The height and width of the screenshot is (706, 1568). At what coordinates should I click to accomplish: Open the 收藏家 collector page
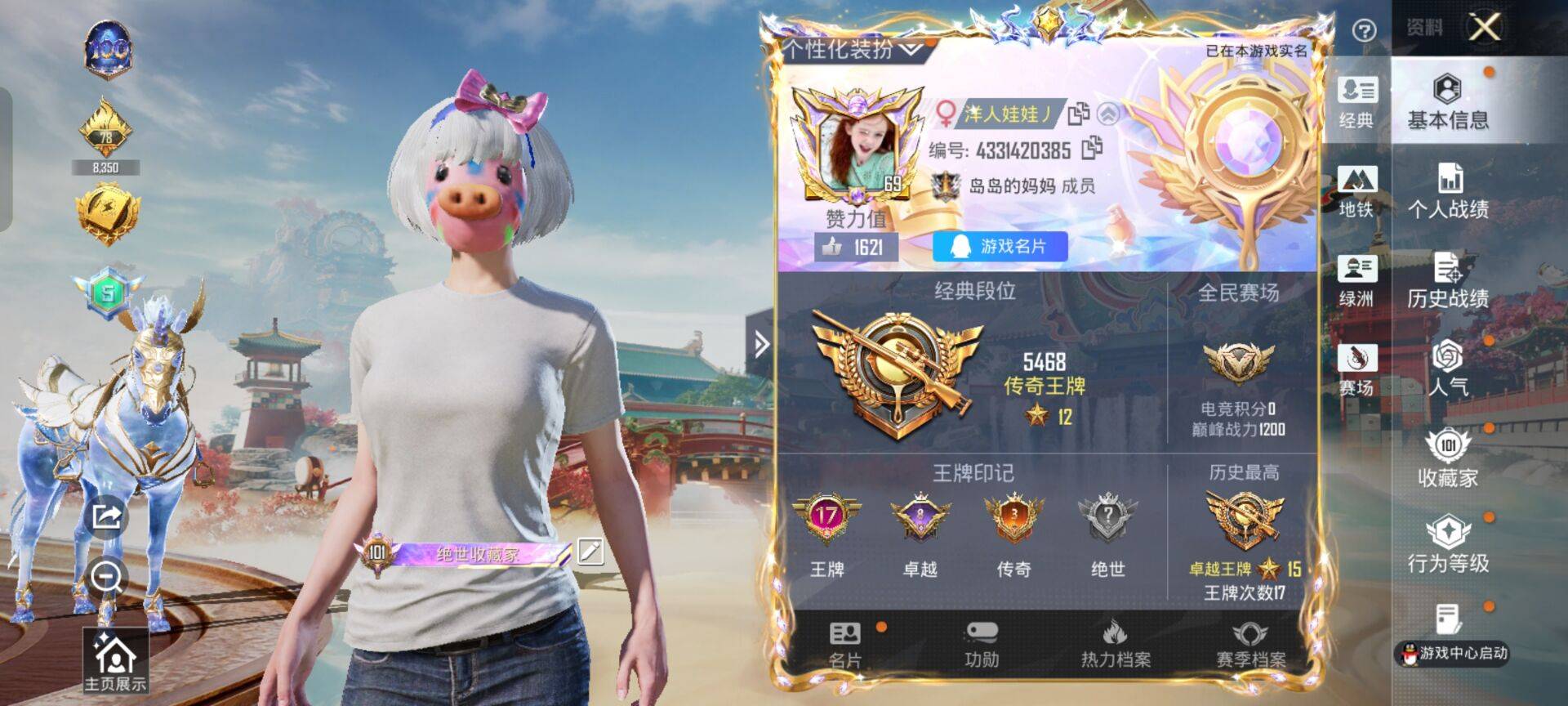click(1447, 458)
